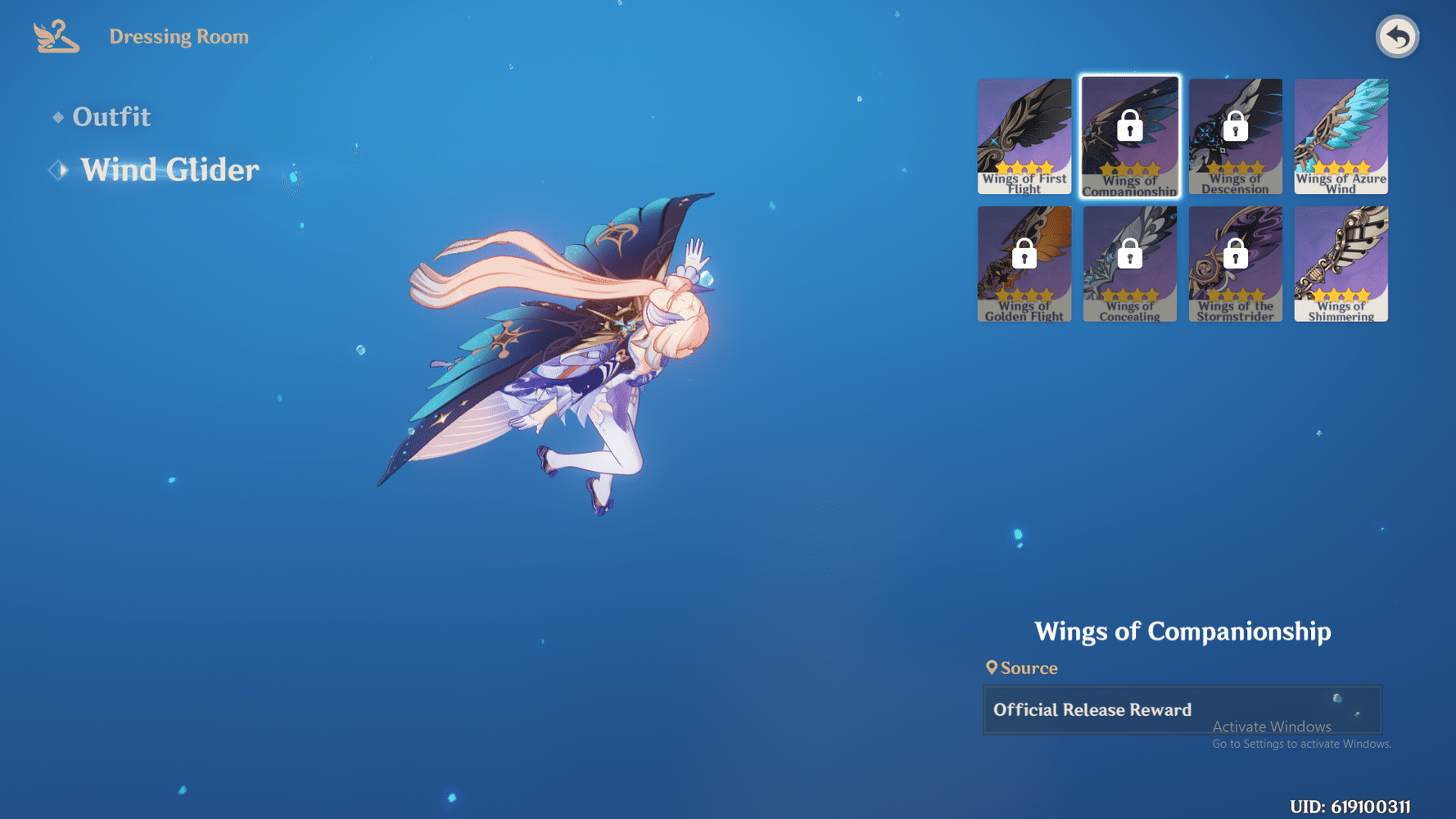
Task: Click the lock icon on Wings of the Stormstrider
Action: pos(1236,255)
